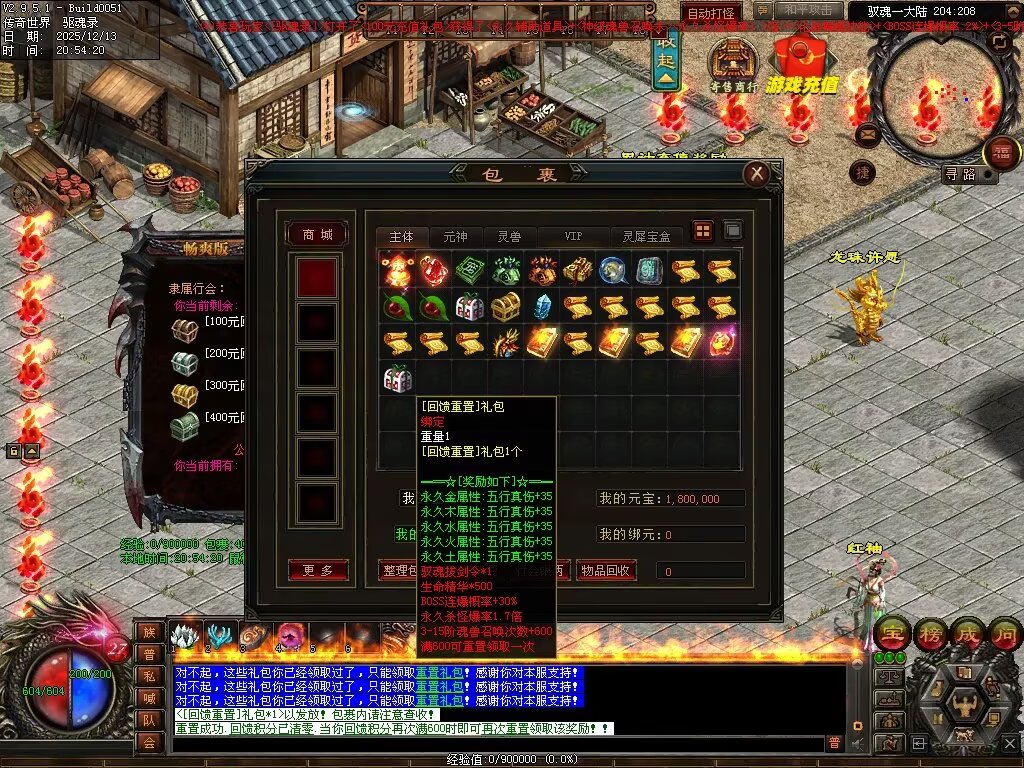Image resolution: width=1024 pixels, height=768 pixels.
Task: Switch to the 元神 bag tab
Action: pyautogui.click(x=455, y=237)
